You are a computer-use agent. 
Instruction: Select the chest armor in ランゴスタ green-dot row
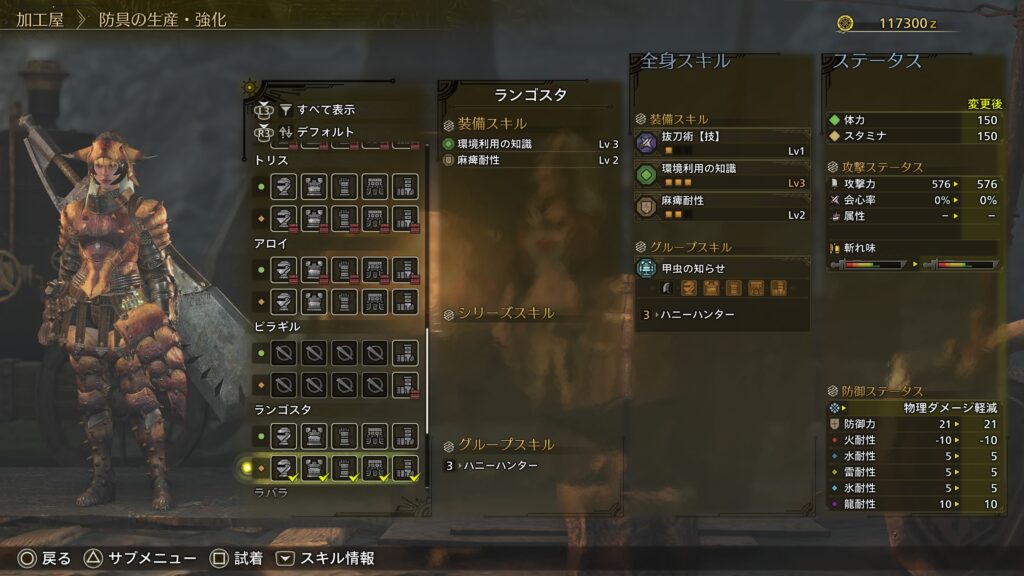(x=315, y=436)
